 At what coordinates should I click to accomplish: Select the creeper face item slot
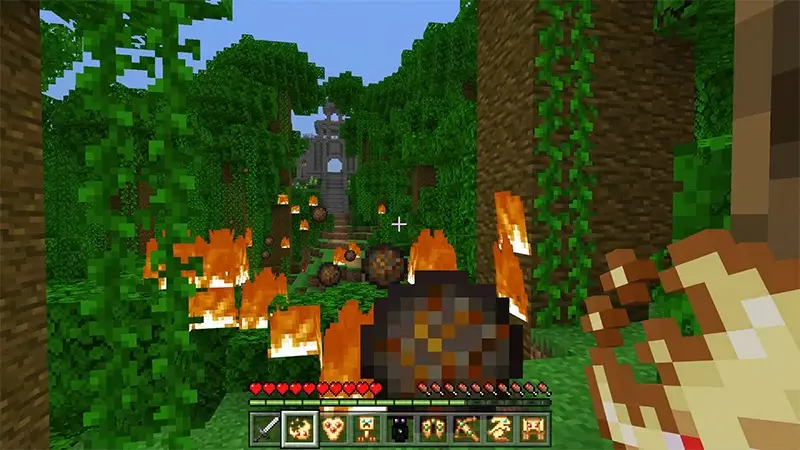click(366, 428)
